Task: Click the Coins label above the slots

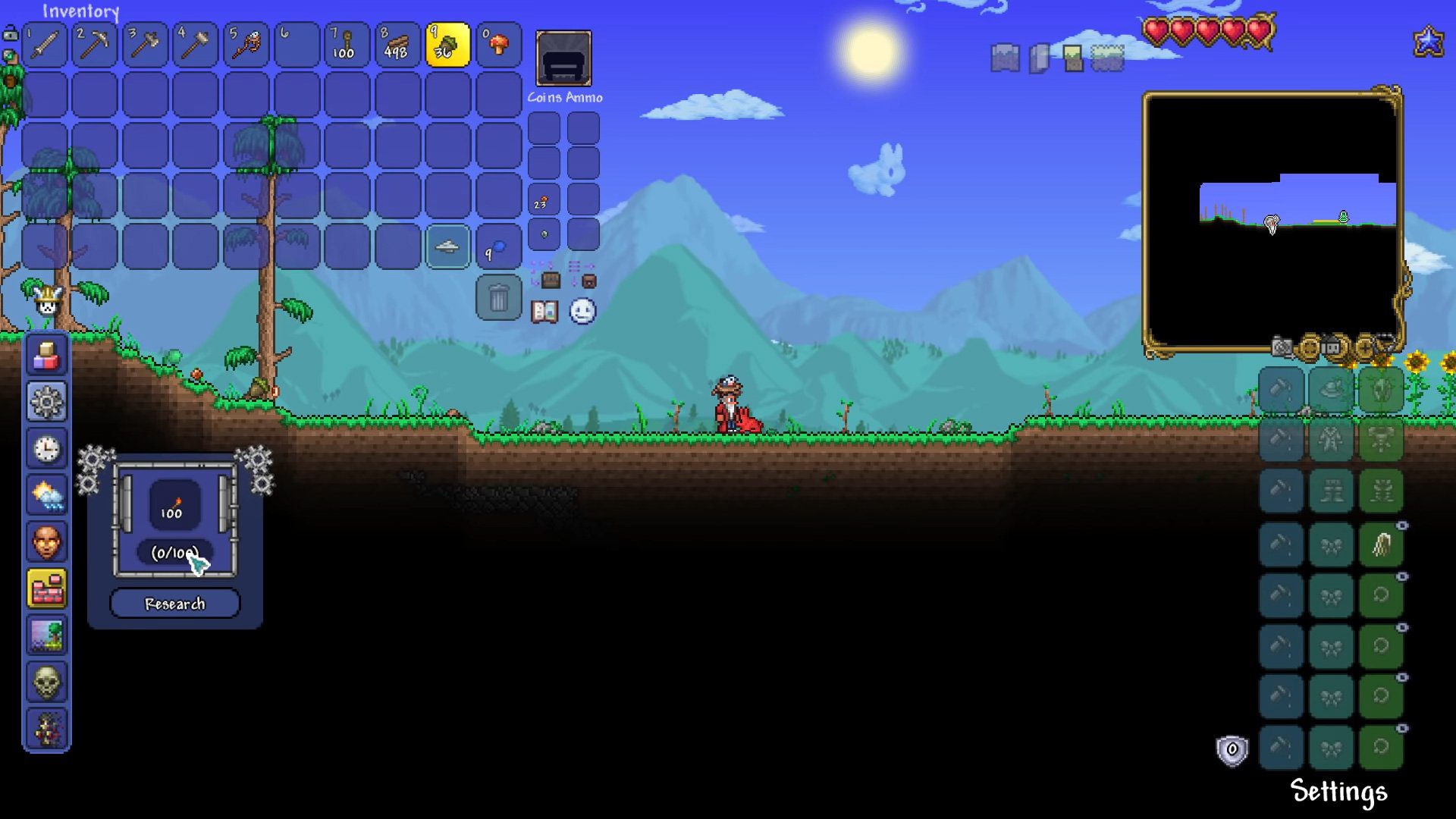Action: pyautogui.click(x=544, y=97)
